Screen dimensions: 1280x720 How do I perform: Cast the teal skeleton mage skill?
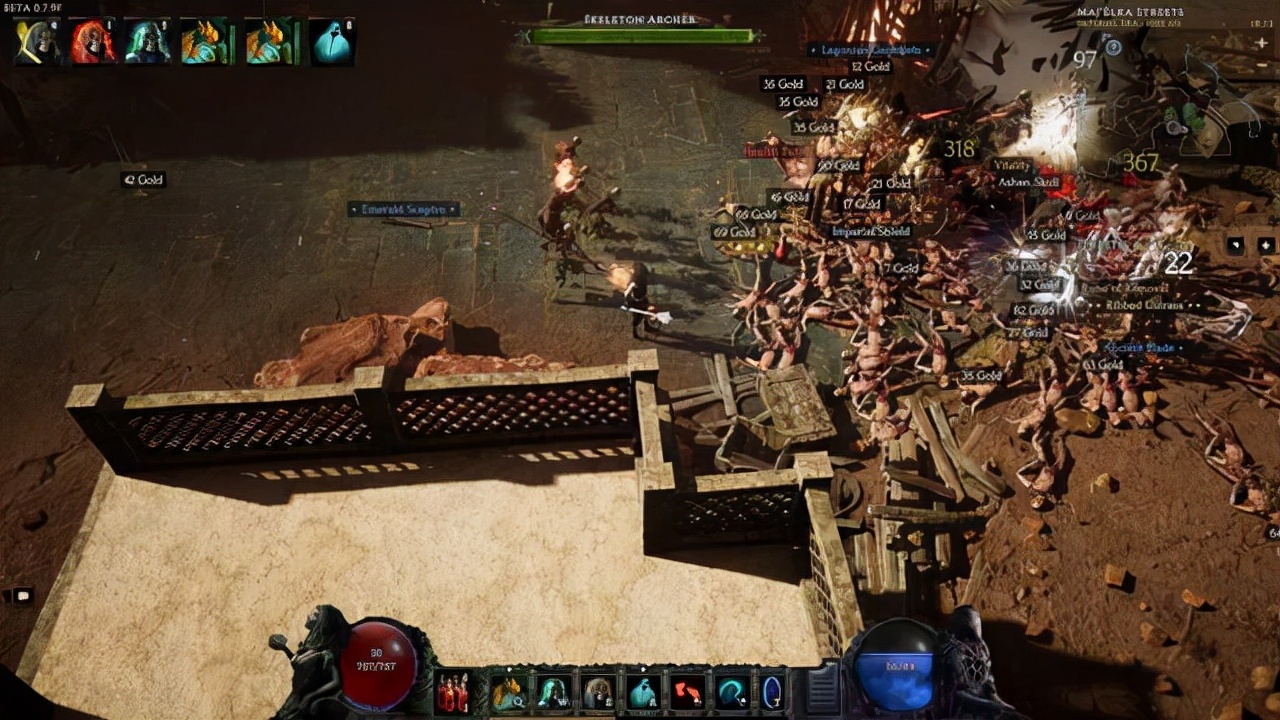tap(553, 692)
